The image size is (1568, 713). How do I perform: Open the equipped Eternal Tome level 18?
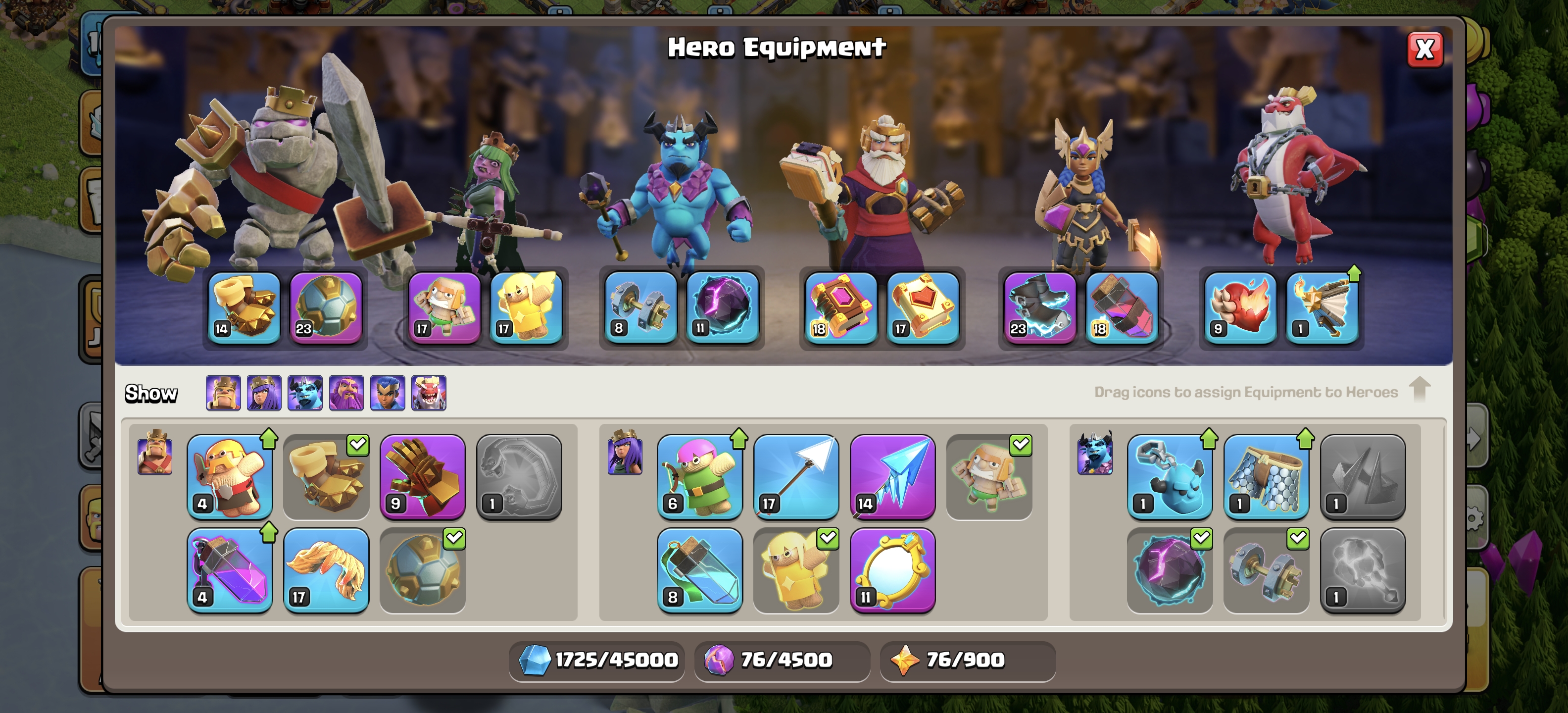point(840,308)
